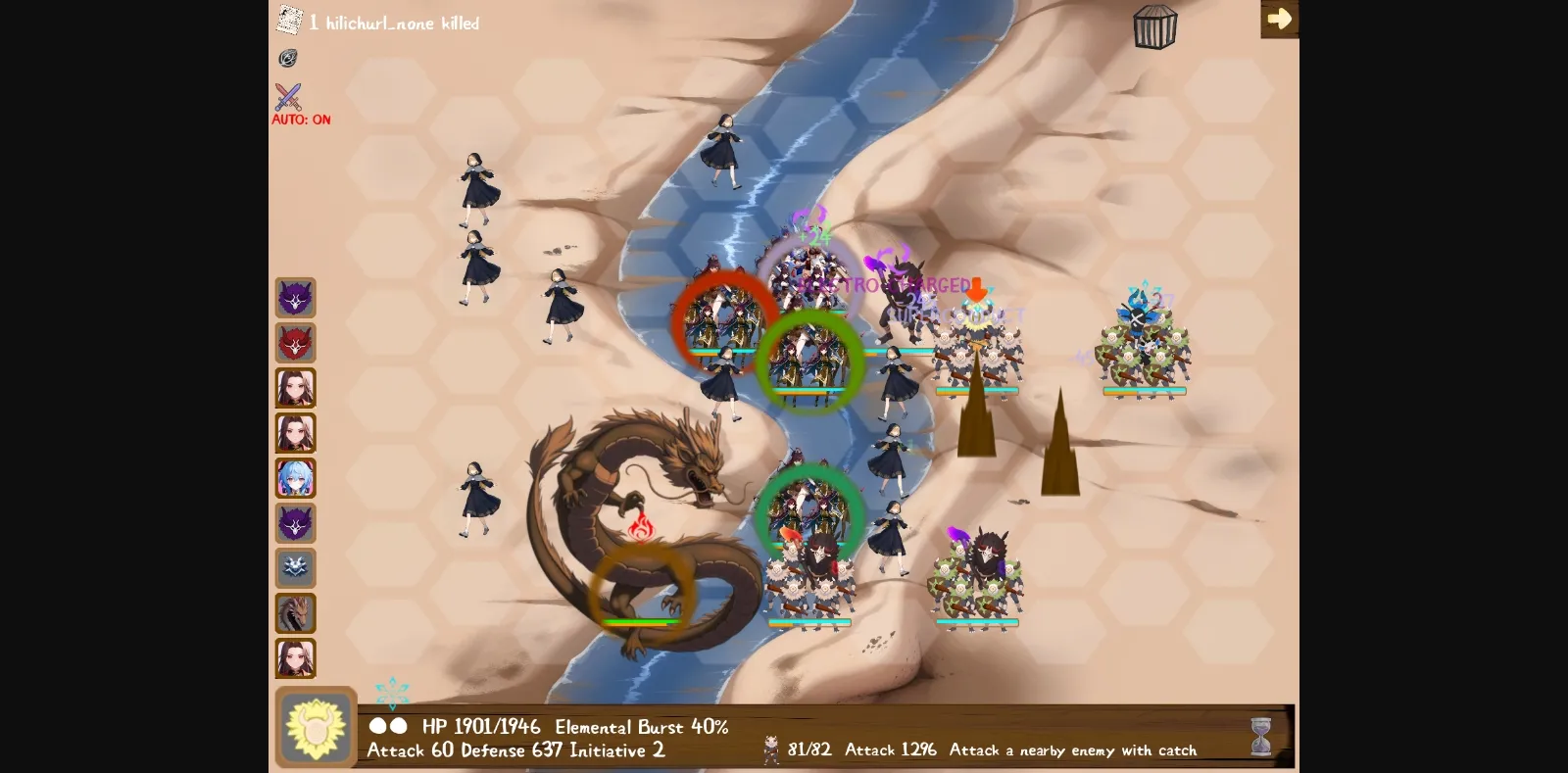The width and height of the screenshot is (1568, 773).
Task: Click the Elemental Burst 40% text
Action: coord(642,727)
